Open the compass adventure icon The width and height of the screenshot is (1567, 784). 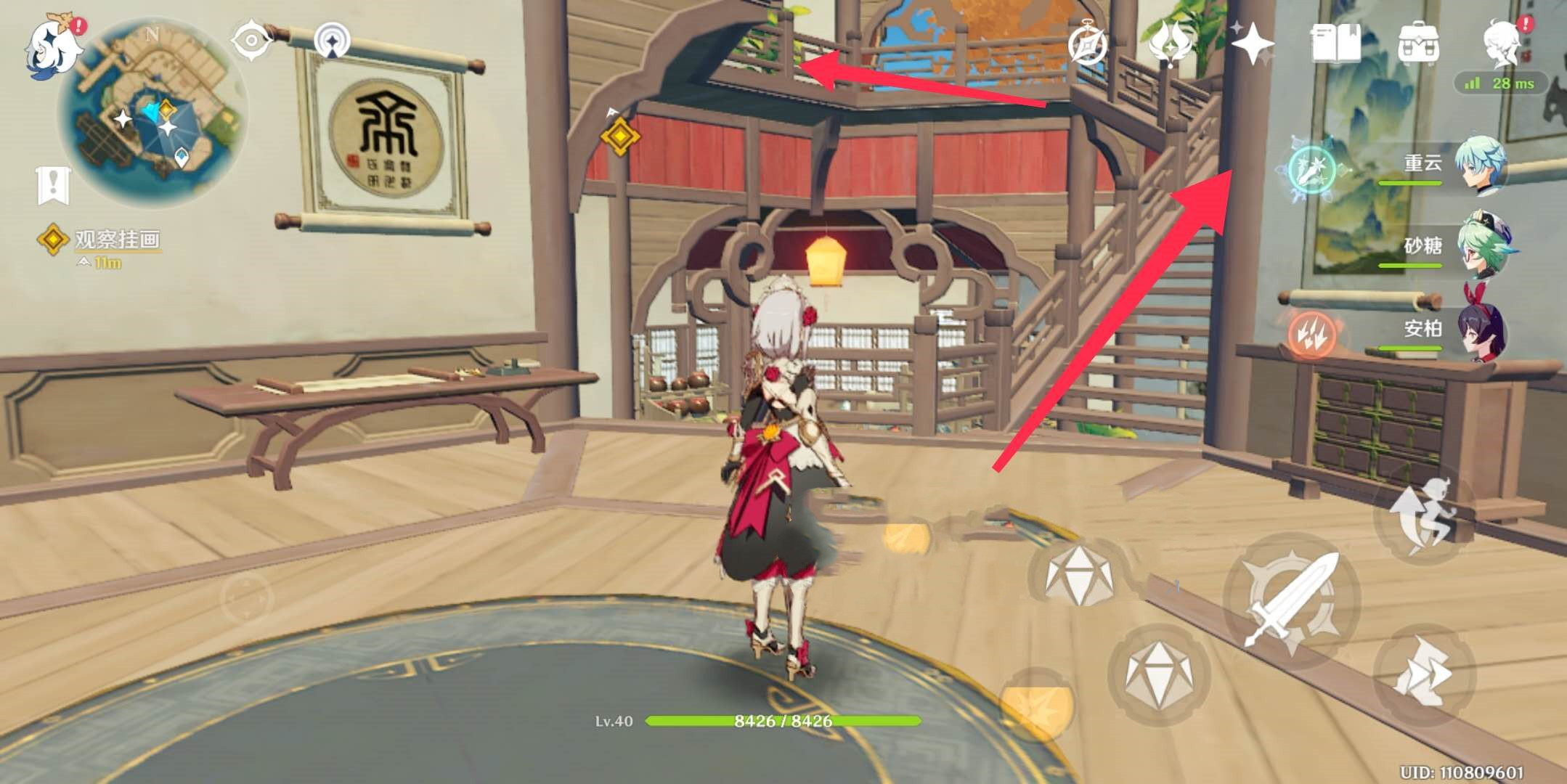pos(1087,45)
